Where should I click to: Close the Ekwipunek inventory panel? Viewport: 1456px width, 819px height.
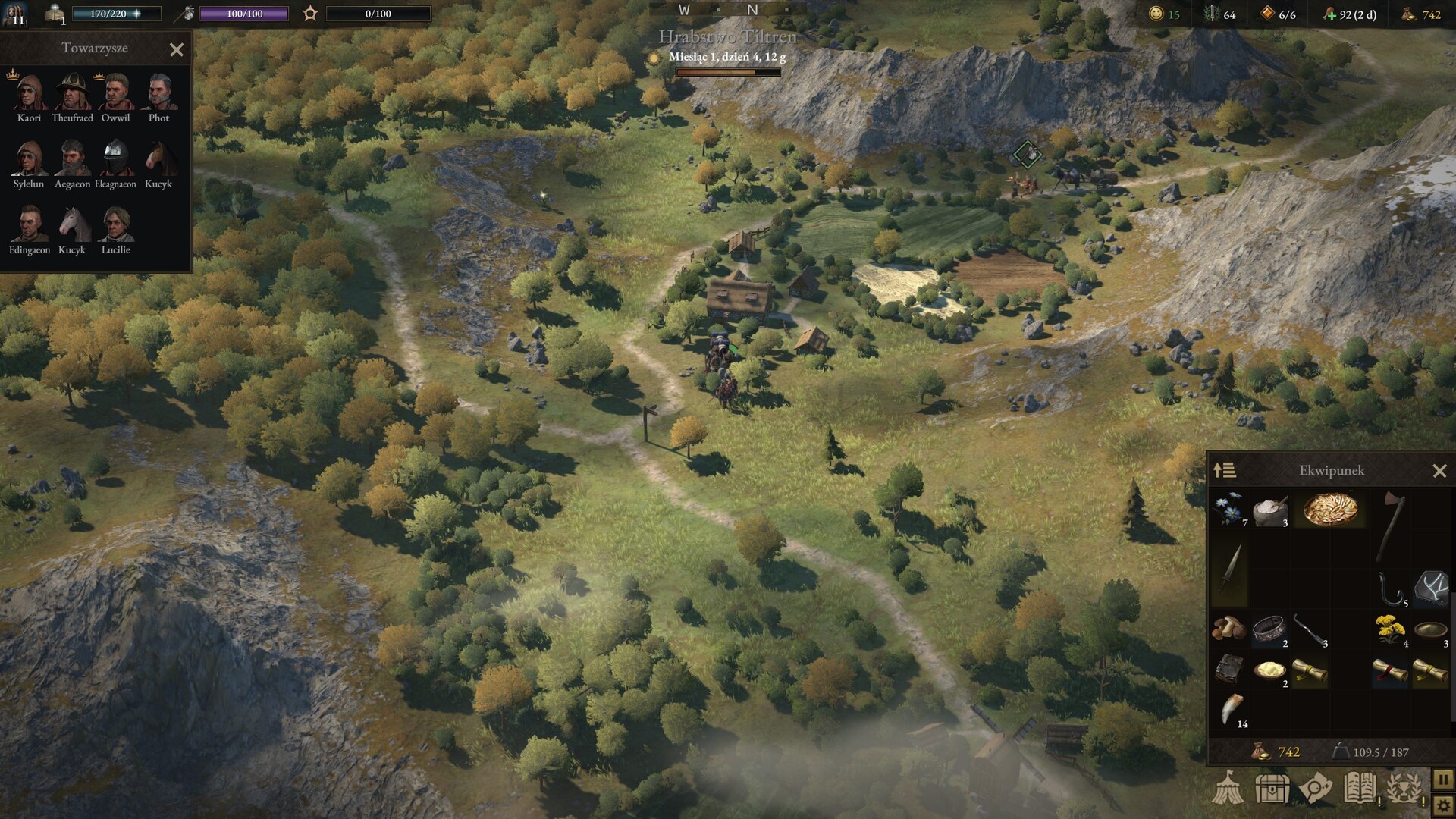coord(1439,471)
